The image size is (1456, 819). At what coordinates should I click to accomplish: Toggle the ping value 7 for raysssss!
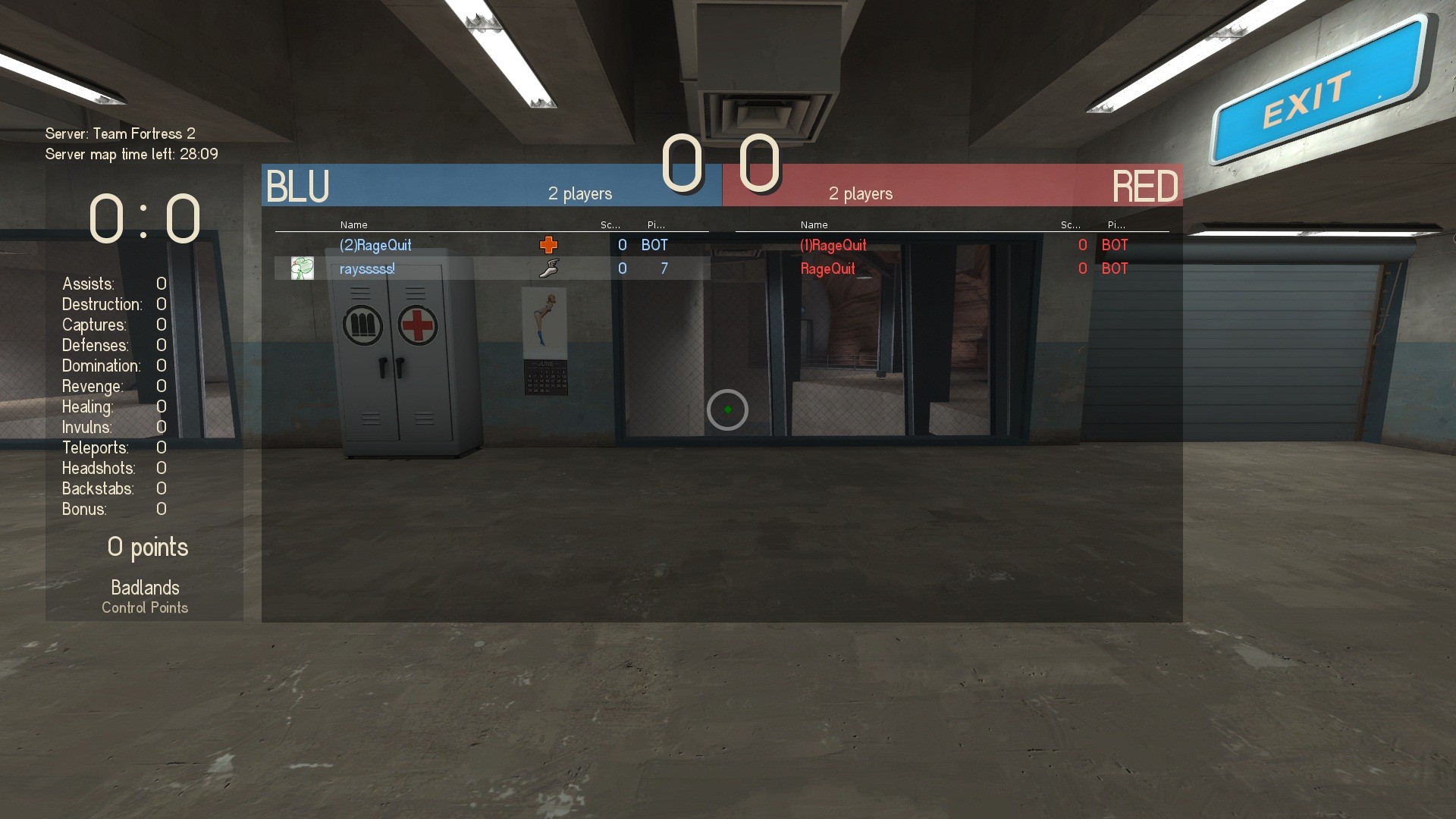(664, 268)
